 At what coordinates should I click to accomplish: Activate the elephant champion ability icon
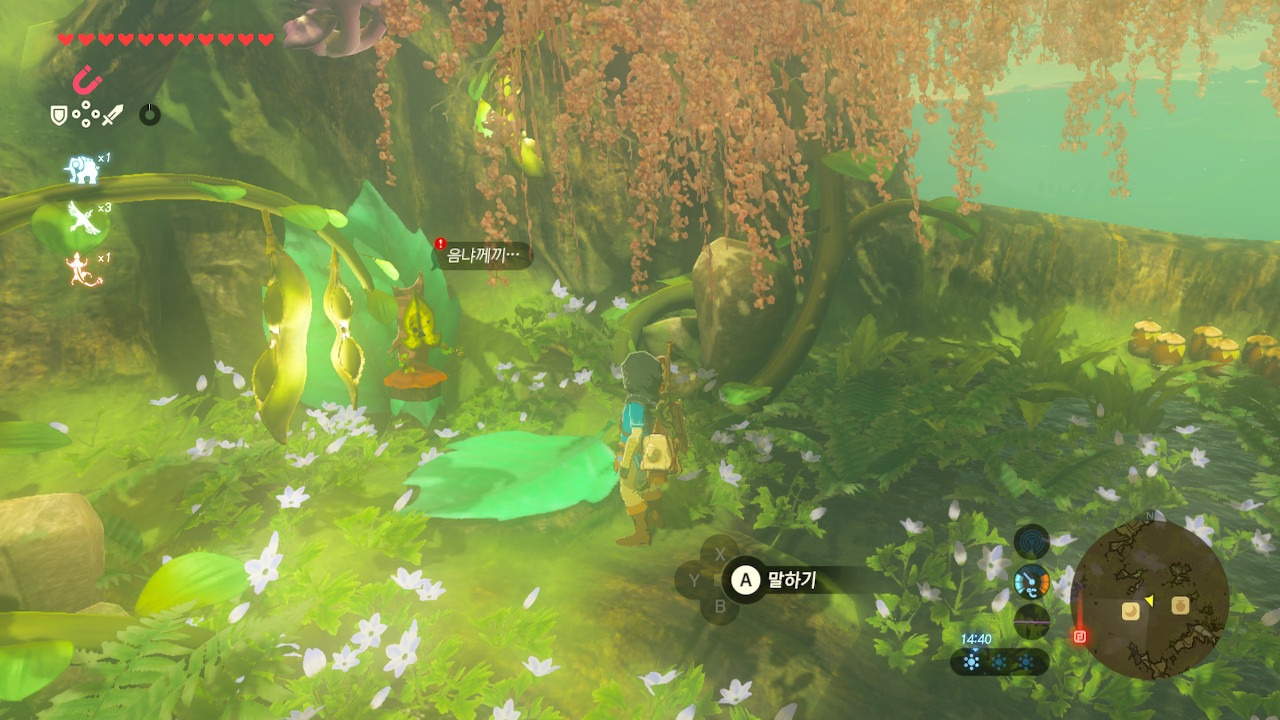[x=82, y=170]
